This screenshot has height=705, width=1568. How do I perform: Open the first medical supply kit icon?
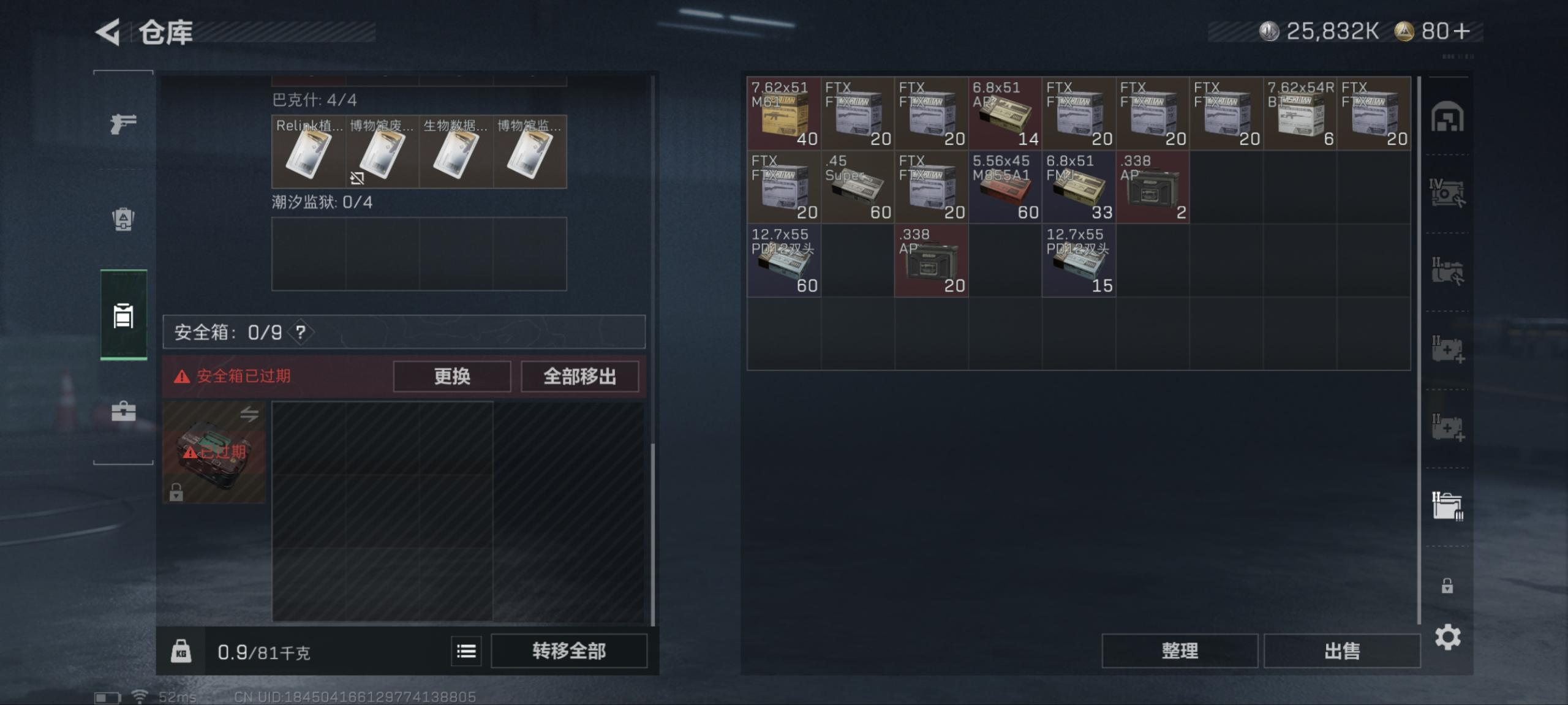tap(1449, 347)
